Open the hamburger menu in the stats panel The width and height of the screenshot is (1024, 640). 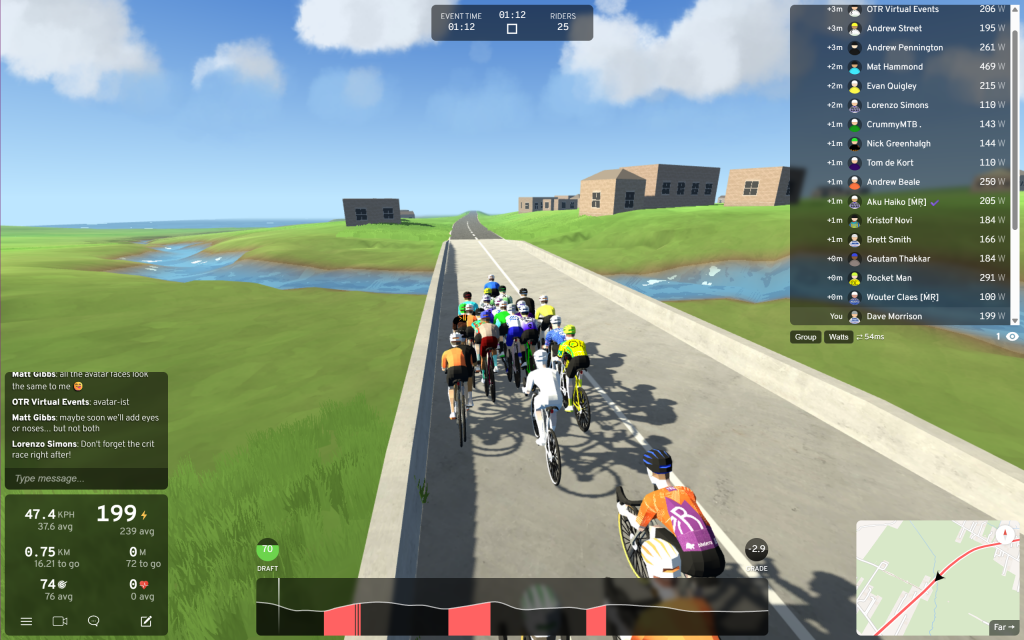[26, 621]
